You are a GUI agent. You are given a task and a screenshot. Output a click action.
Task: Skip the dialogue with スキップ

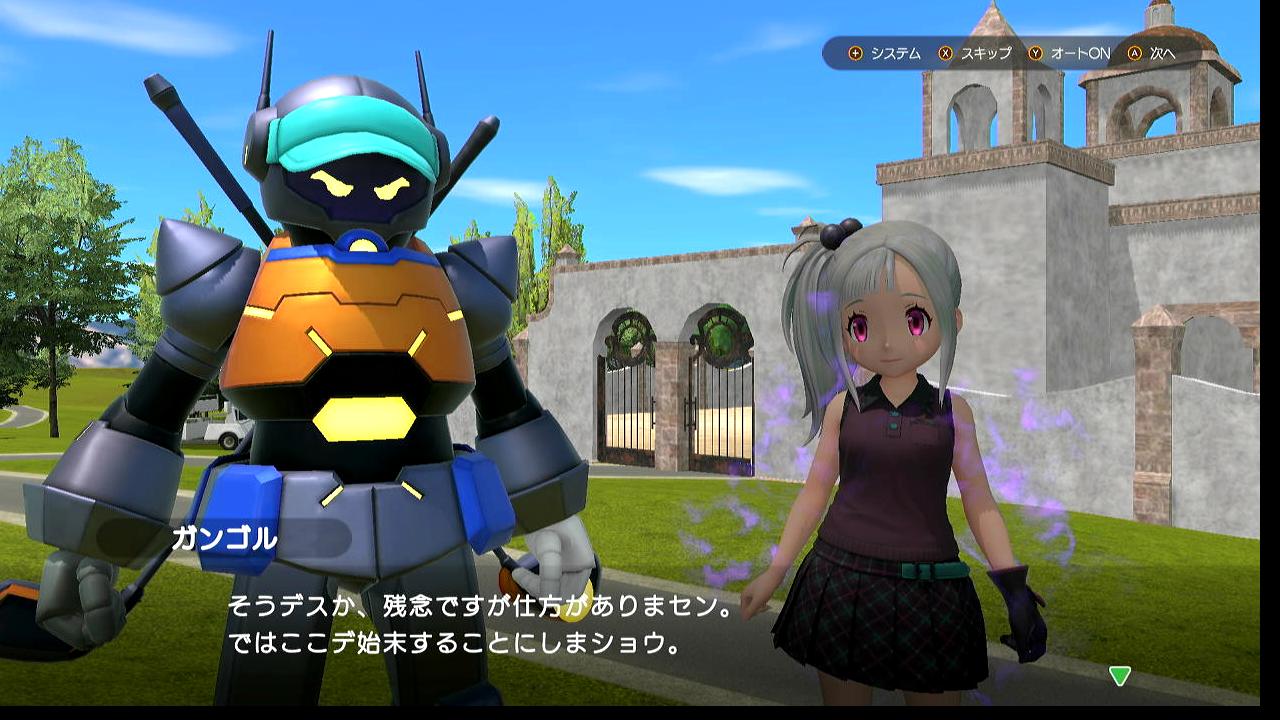pyautogui.click(x=976, y=53)
